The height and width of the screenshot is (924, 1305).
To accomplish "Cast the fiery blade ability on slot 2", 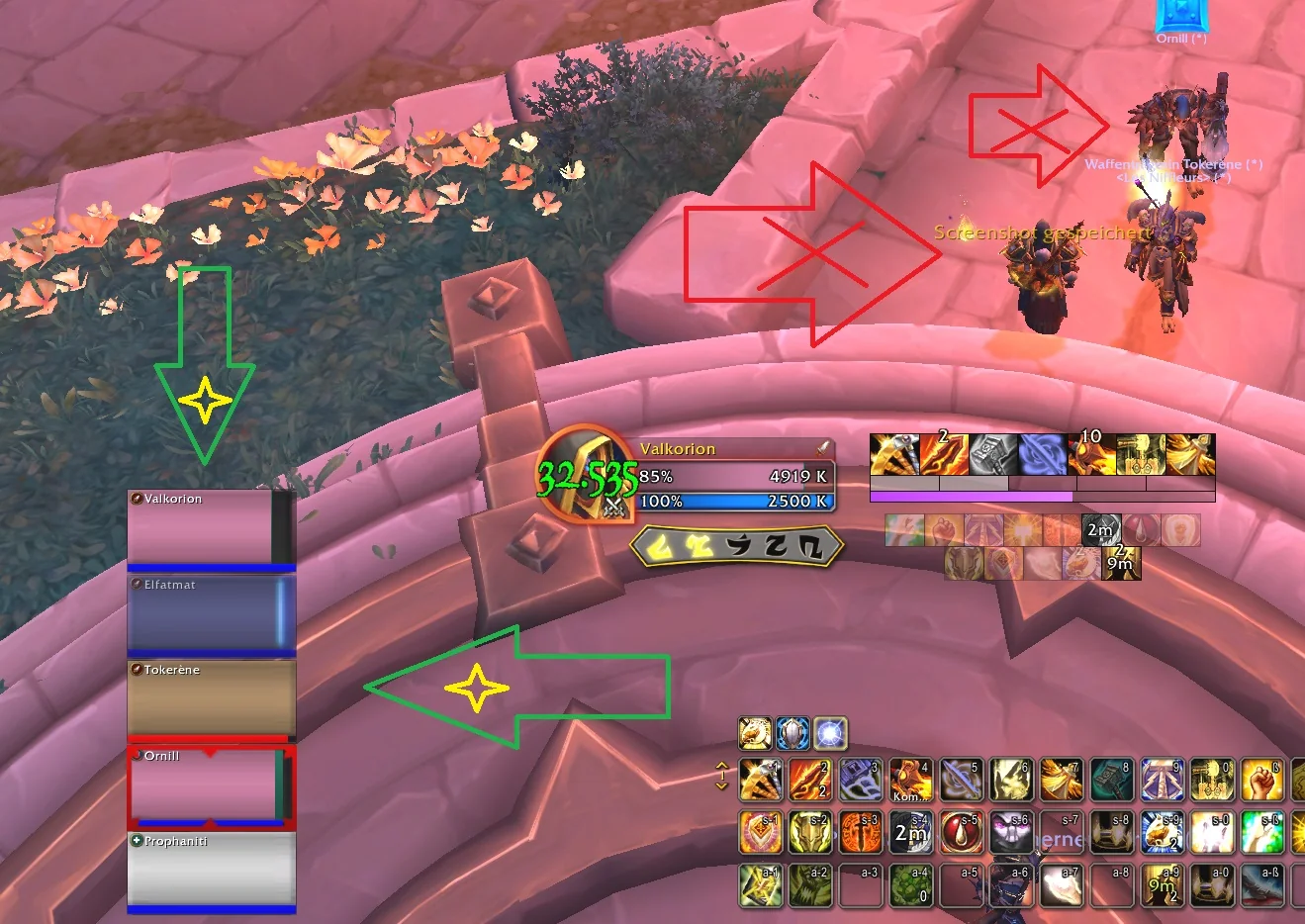I will [x=809, y=781].
